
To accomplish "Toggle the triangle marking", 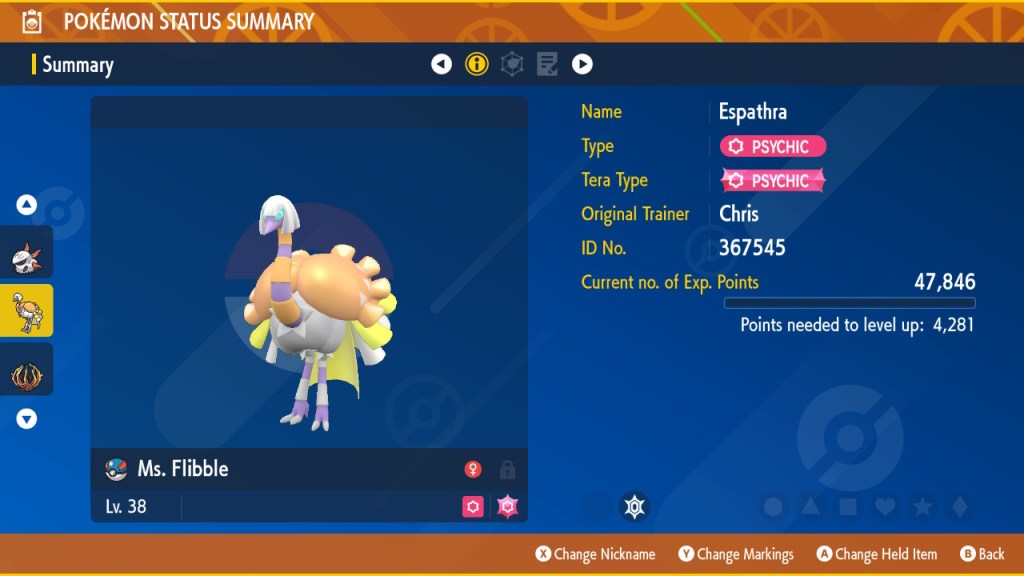I will (811, 507).
